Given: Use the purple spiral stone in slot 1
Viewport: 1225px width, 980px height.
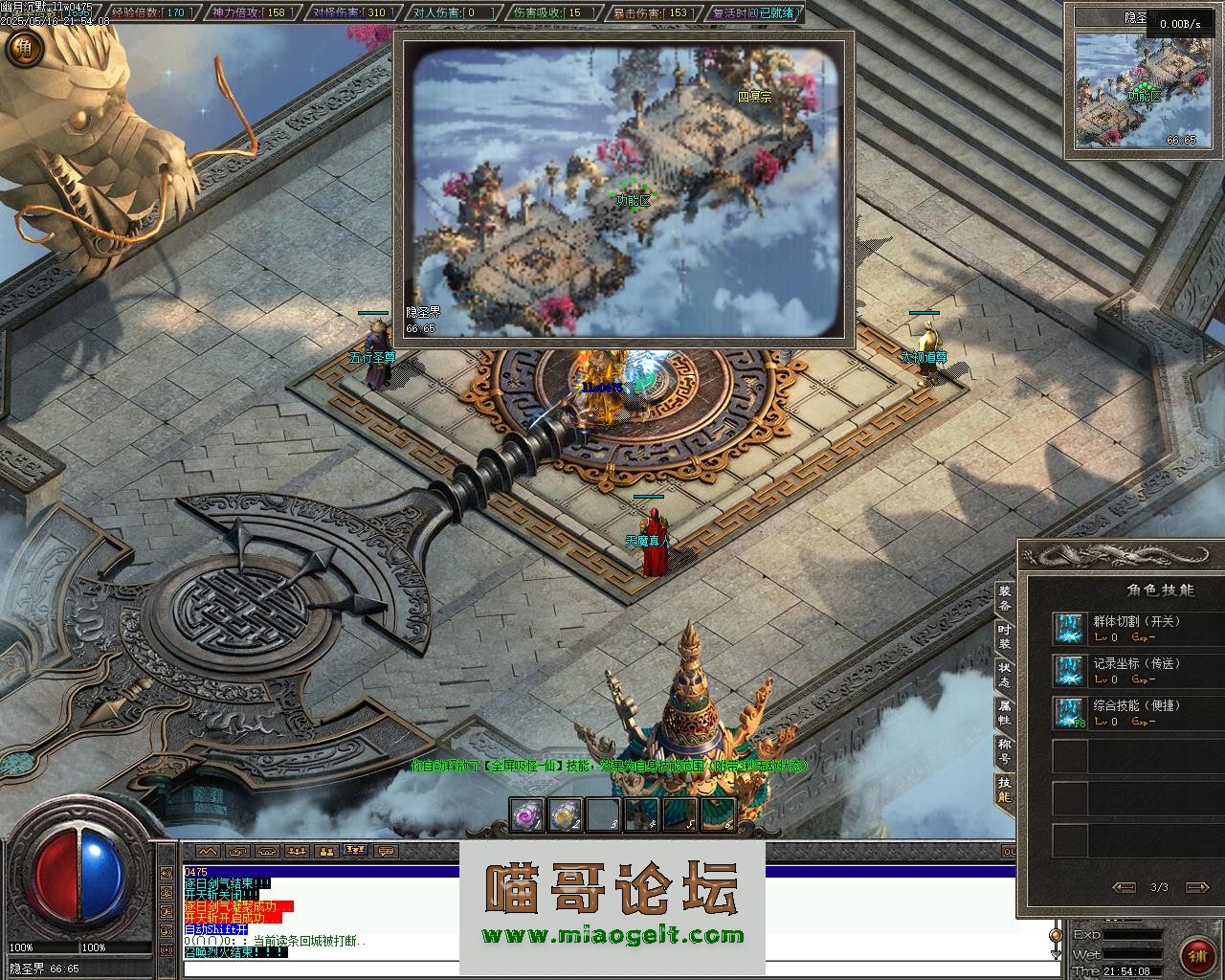Looking at the screenshot, I should [526, 814].
